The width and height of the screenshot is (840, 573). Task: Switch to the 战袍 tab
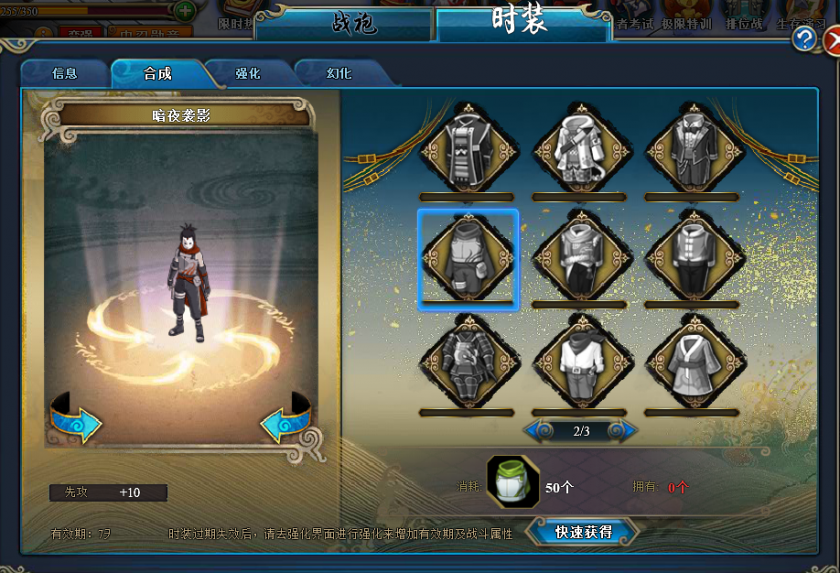click(x=345, y=24)
